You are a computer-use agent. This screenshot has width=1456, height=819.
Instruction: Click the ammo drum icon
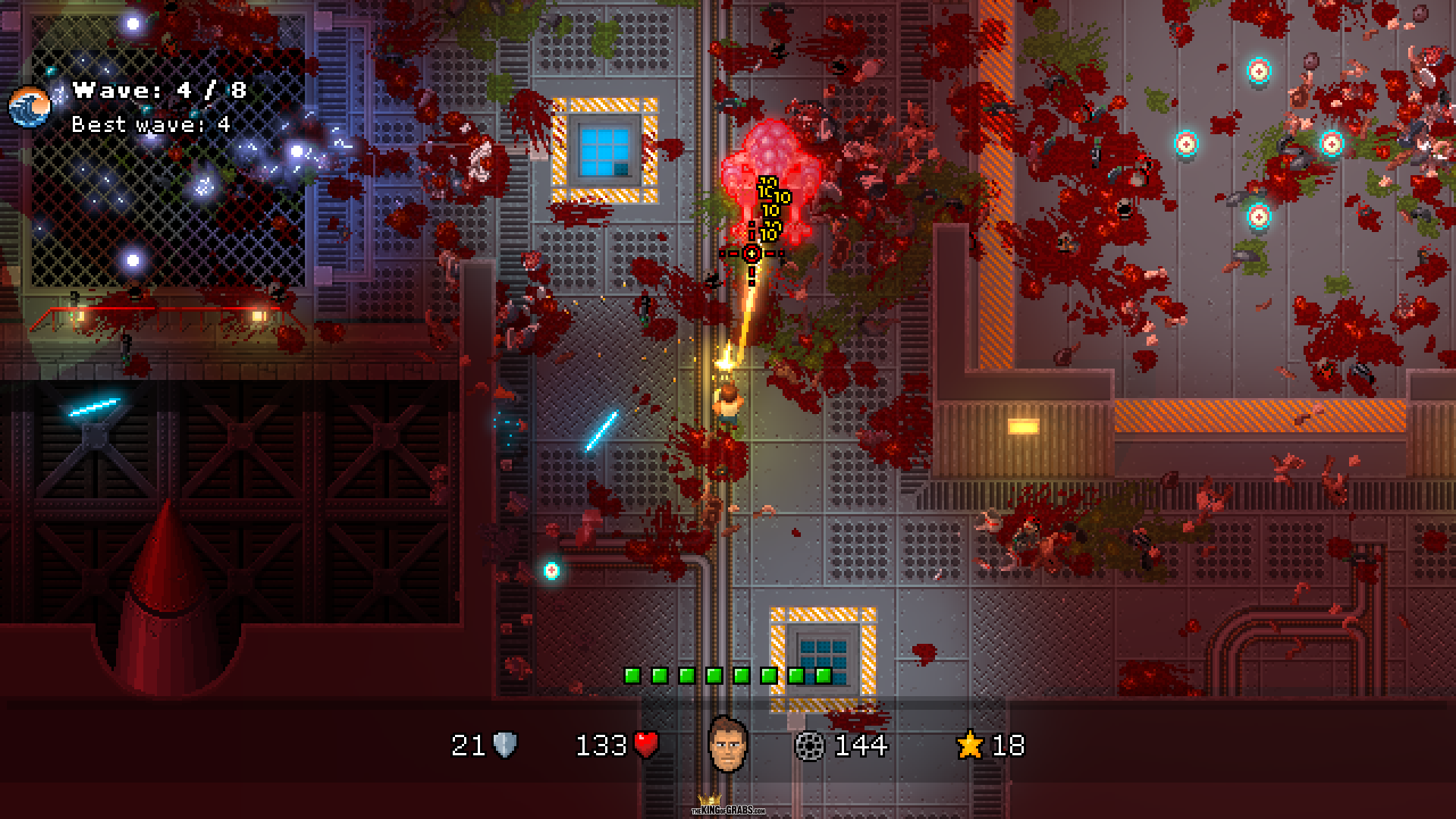click(x=809, y=746)
